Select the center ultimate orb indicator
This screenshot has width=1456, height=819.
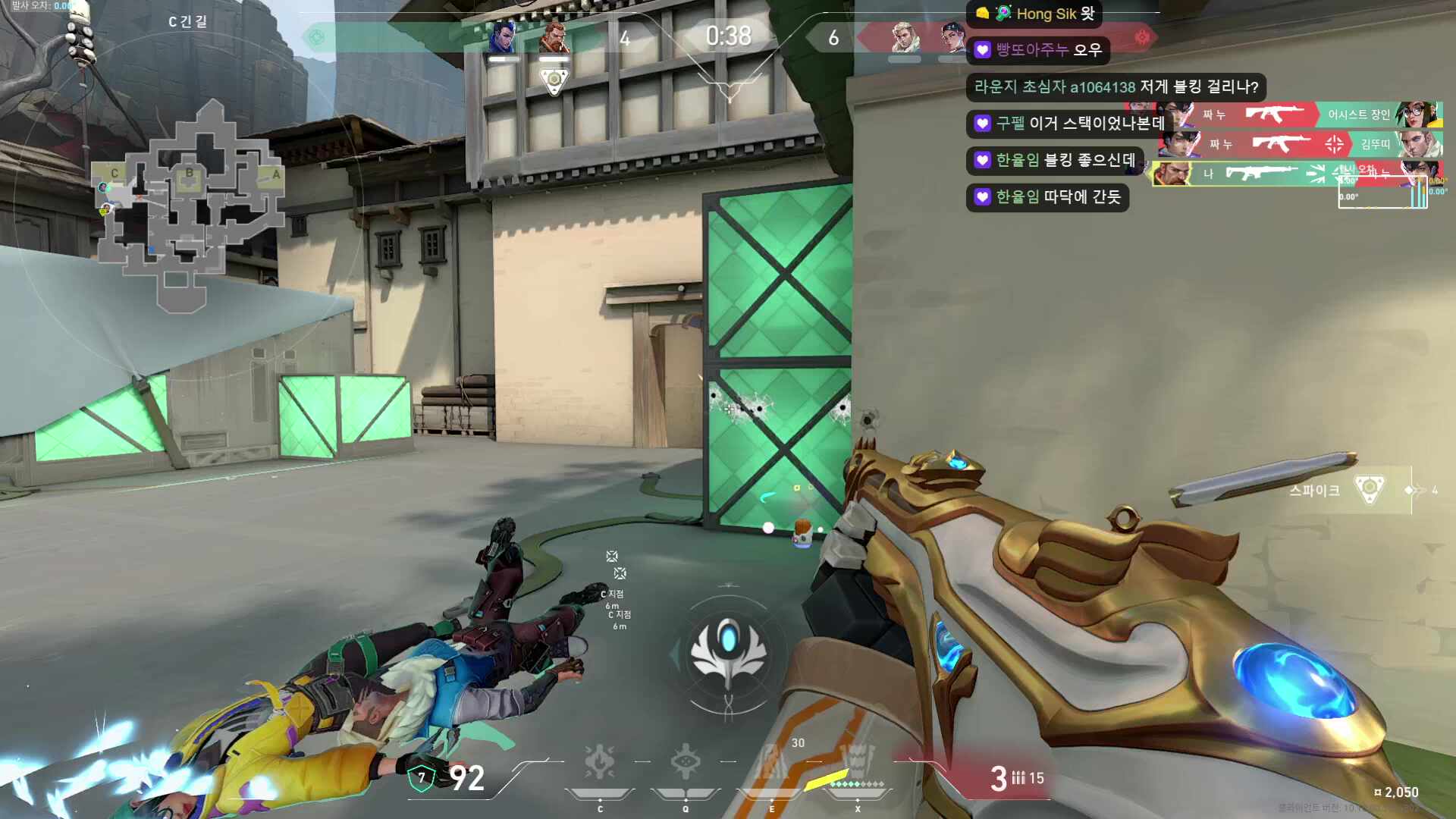[728, 654]
